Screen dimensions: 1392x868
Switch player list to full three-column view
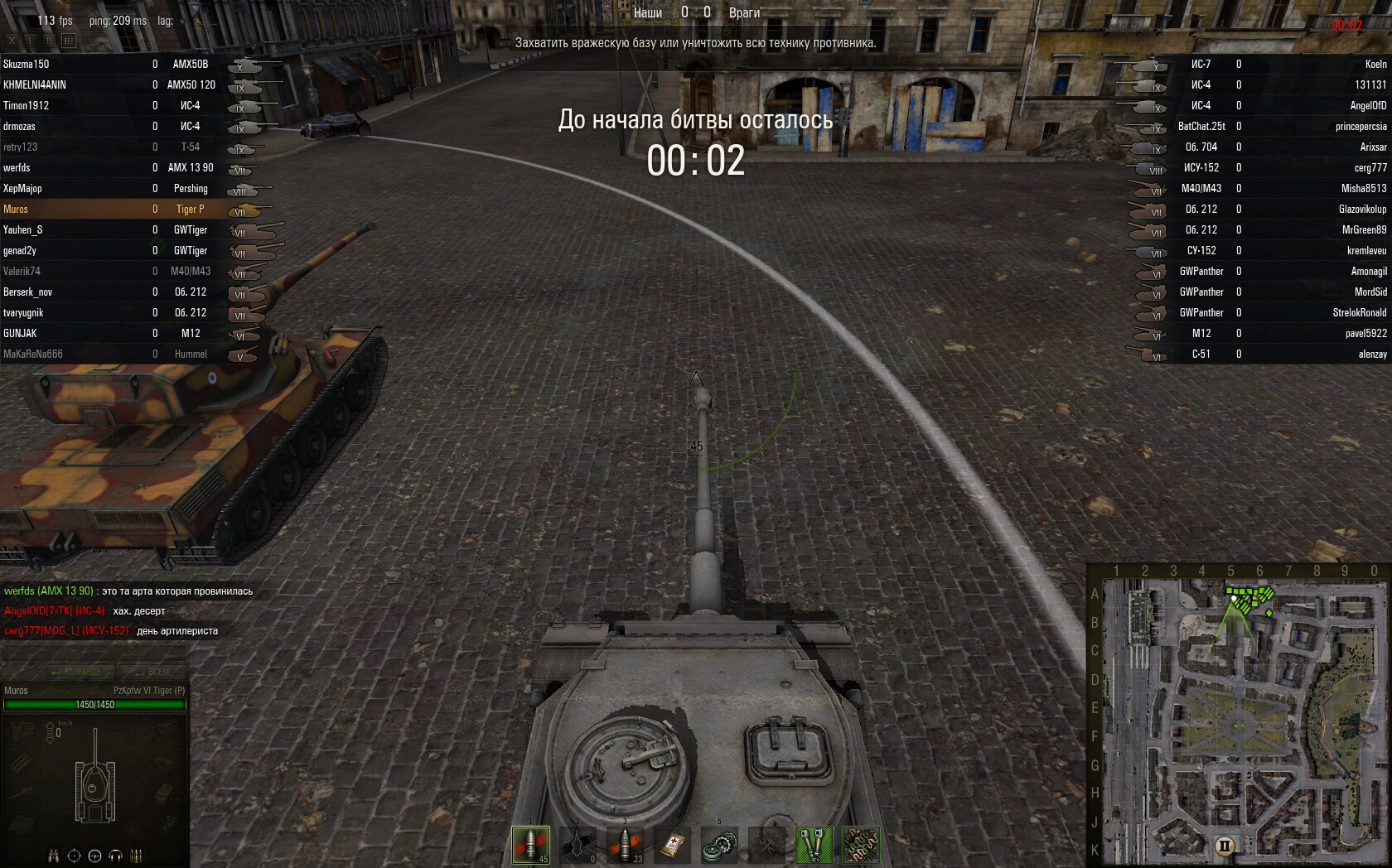click(69, 40)
